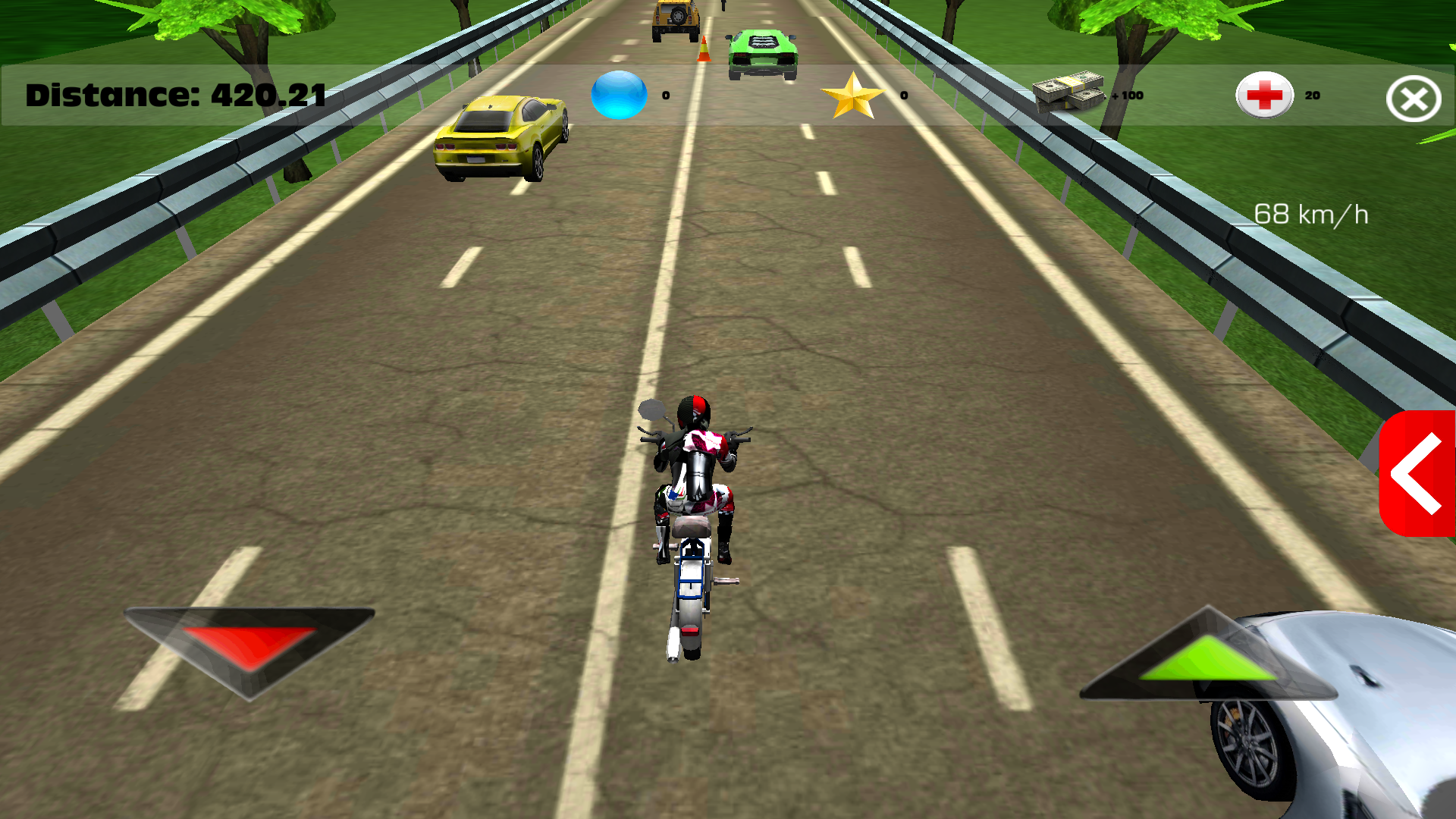Click the money stack cash icon
Image resolution: width=1456 pixels, height=819 pixels.
tap(1069, 93)
